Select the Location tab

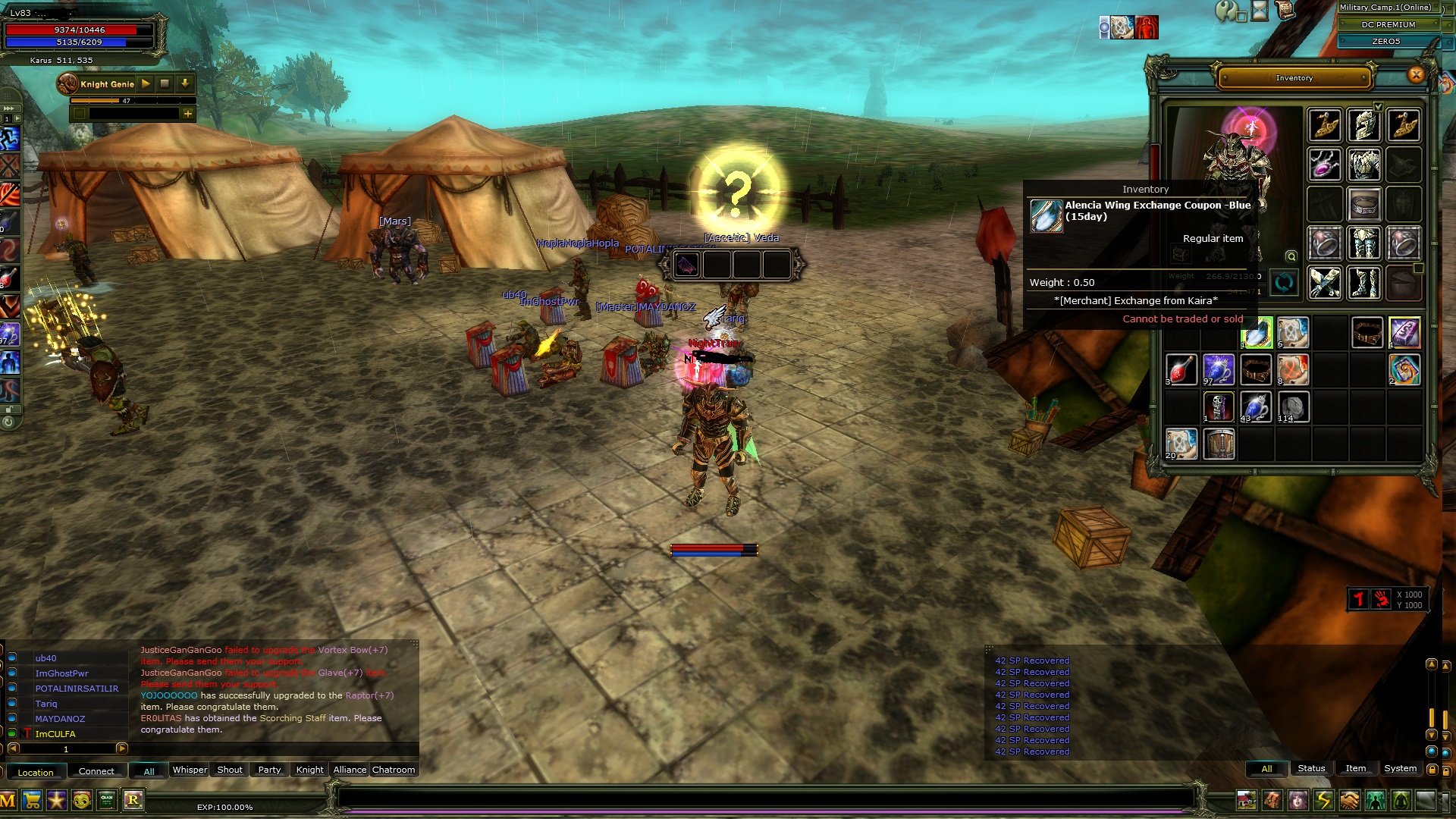[x=36, y=772]
